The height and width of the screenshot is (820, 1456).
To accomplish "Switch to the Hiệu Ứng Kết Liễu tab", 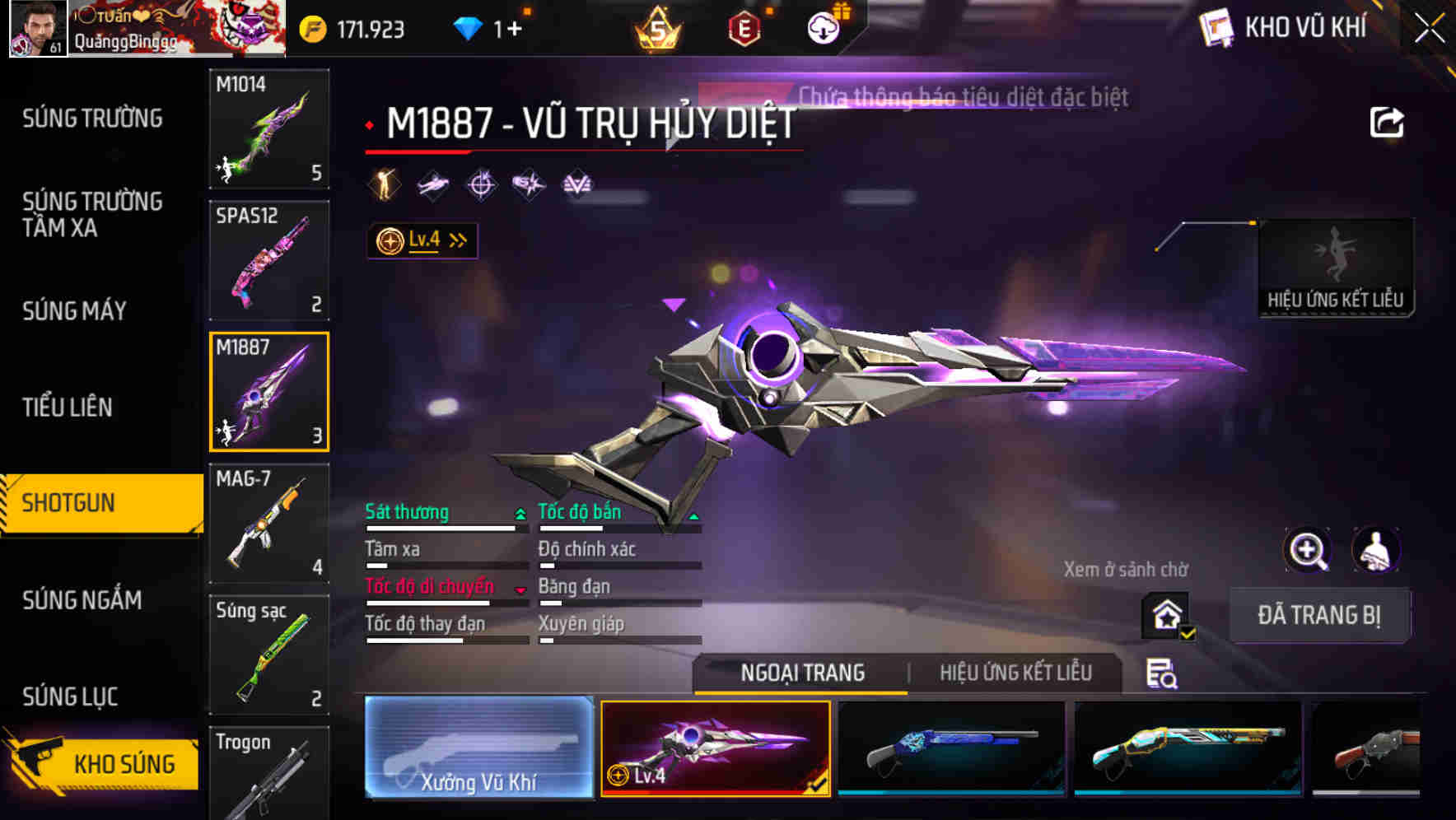I will click(x=1017, y=673).
